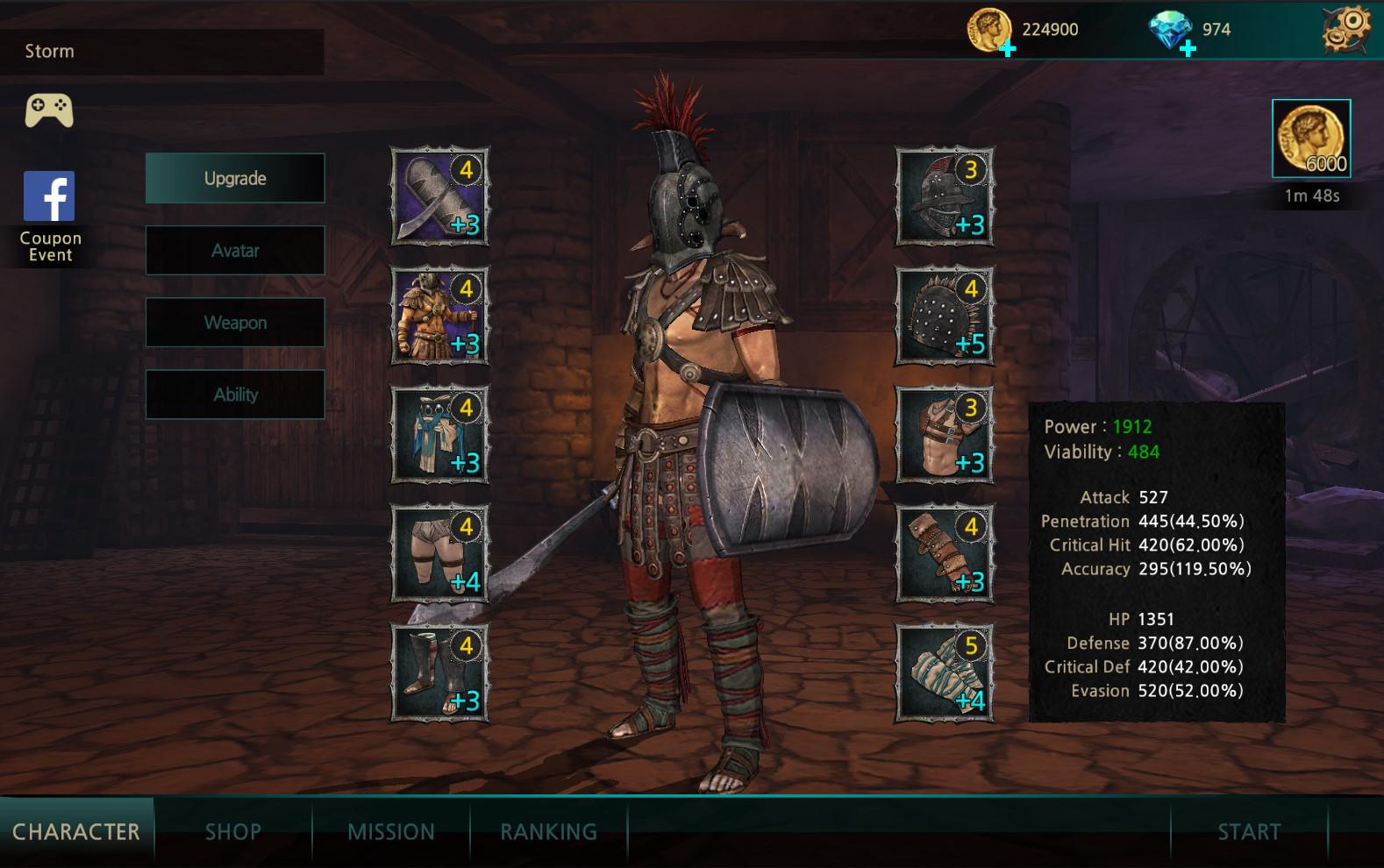Pick the leather arm bracer slot
Screen dimensions: 1384x868
point(945,553)
